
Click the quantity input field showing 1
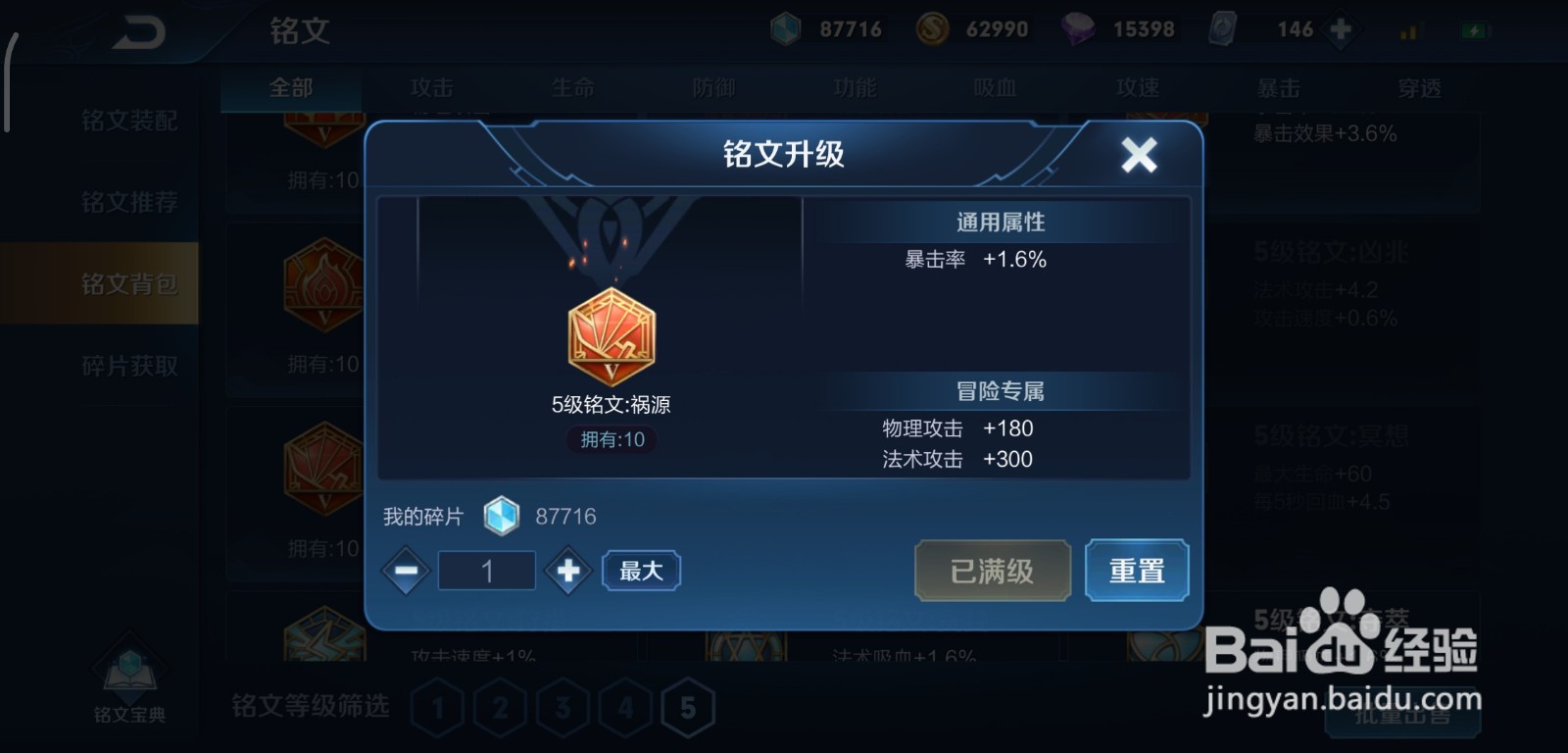point(486,570)
